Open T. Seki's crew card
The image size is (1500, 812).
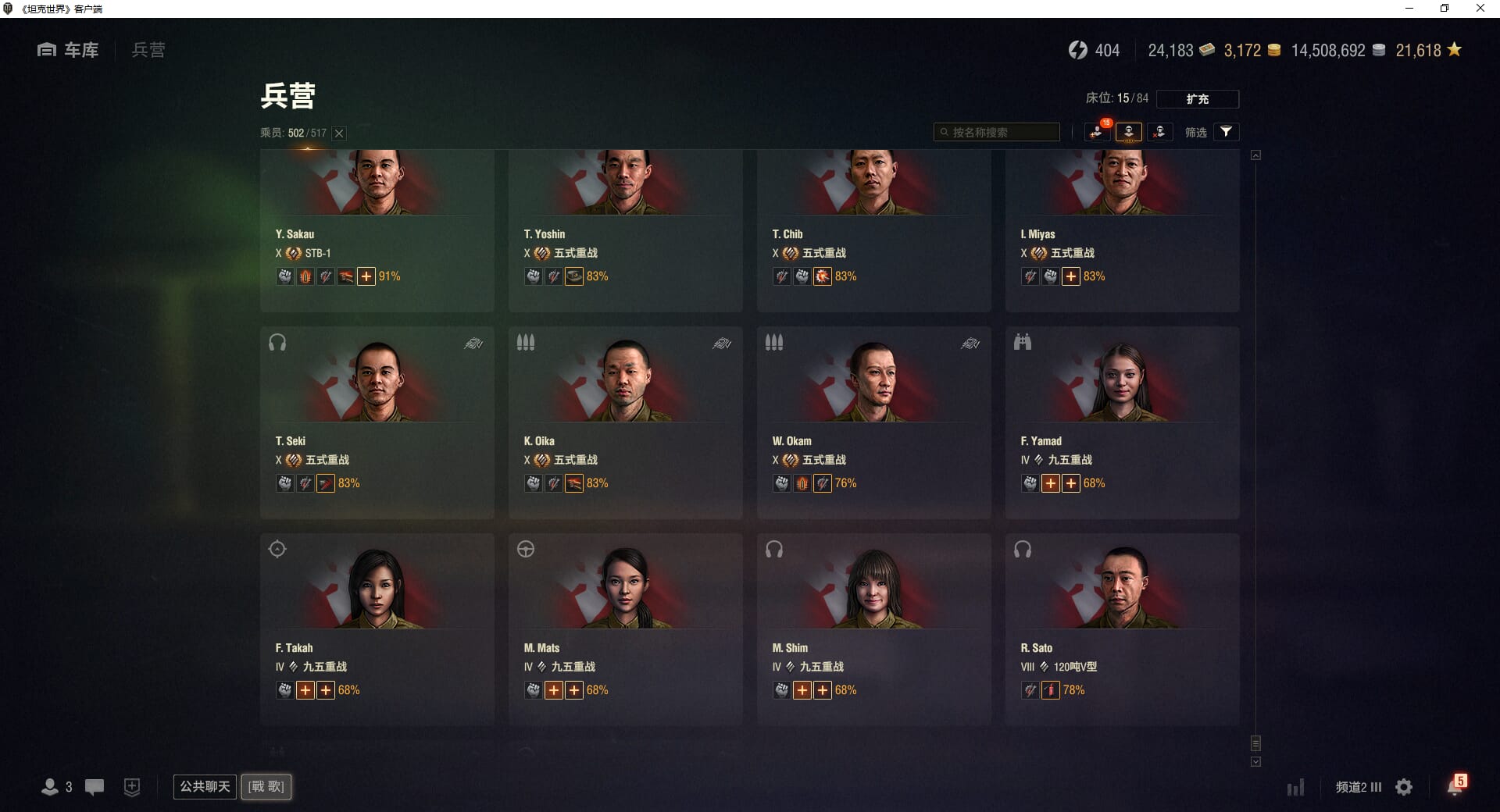[377, 422]
